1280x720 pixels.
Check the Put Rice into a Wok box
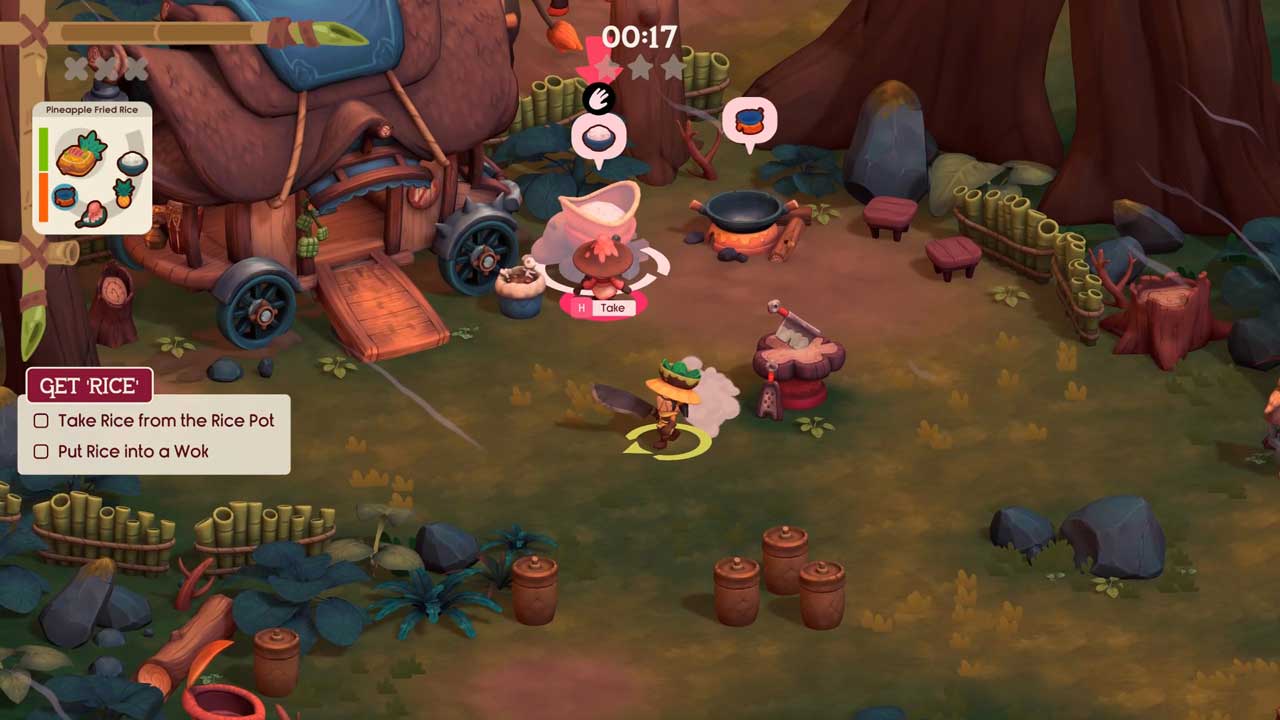(x=41, y=452)
